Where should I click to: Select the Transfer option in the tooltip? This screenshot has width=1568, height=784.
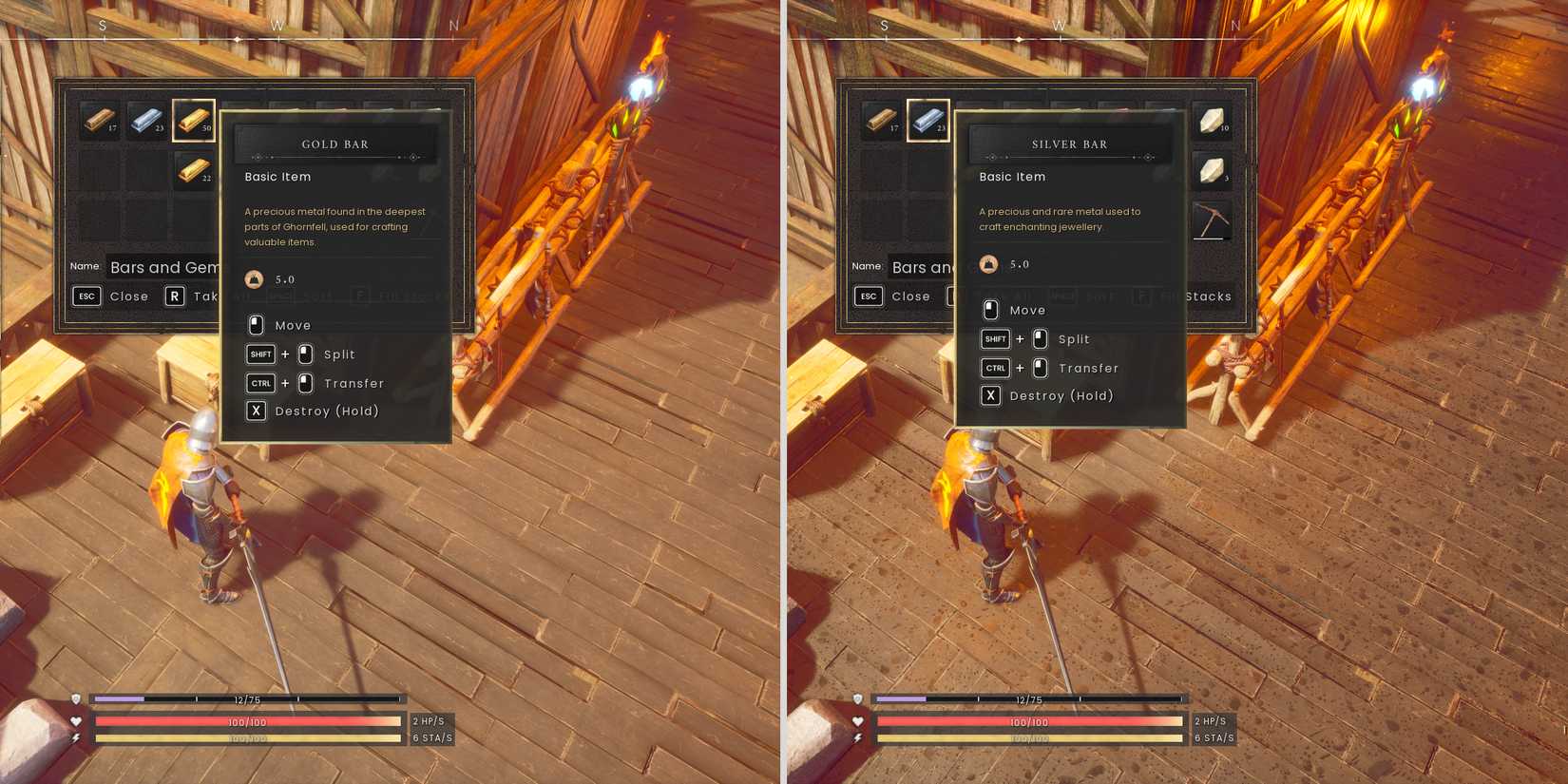[x=354, y=383]
